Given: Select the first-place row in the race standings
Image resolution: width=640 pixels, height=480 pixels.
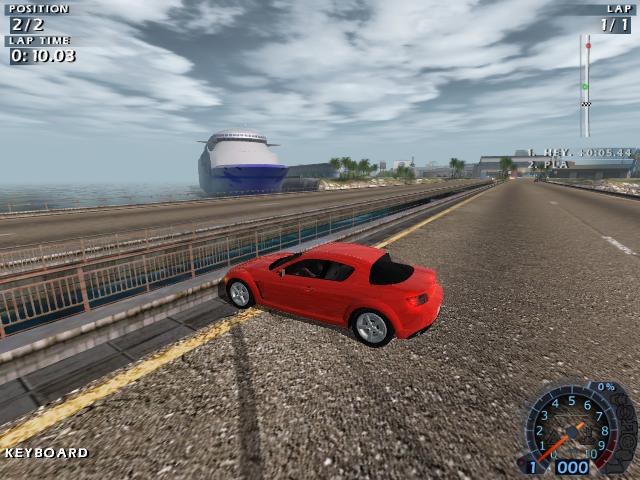Looking at the screenshot, I should 581,153.
